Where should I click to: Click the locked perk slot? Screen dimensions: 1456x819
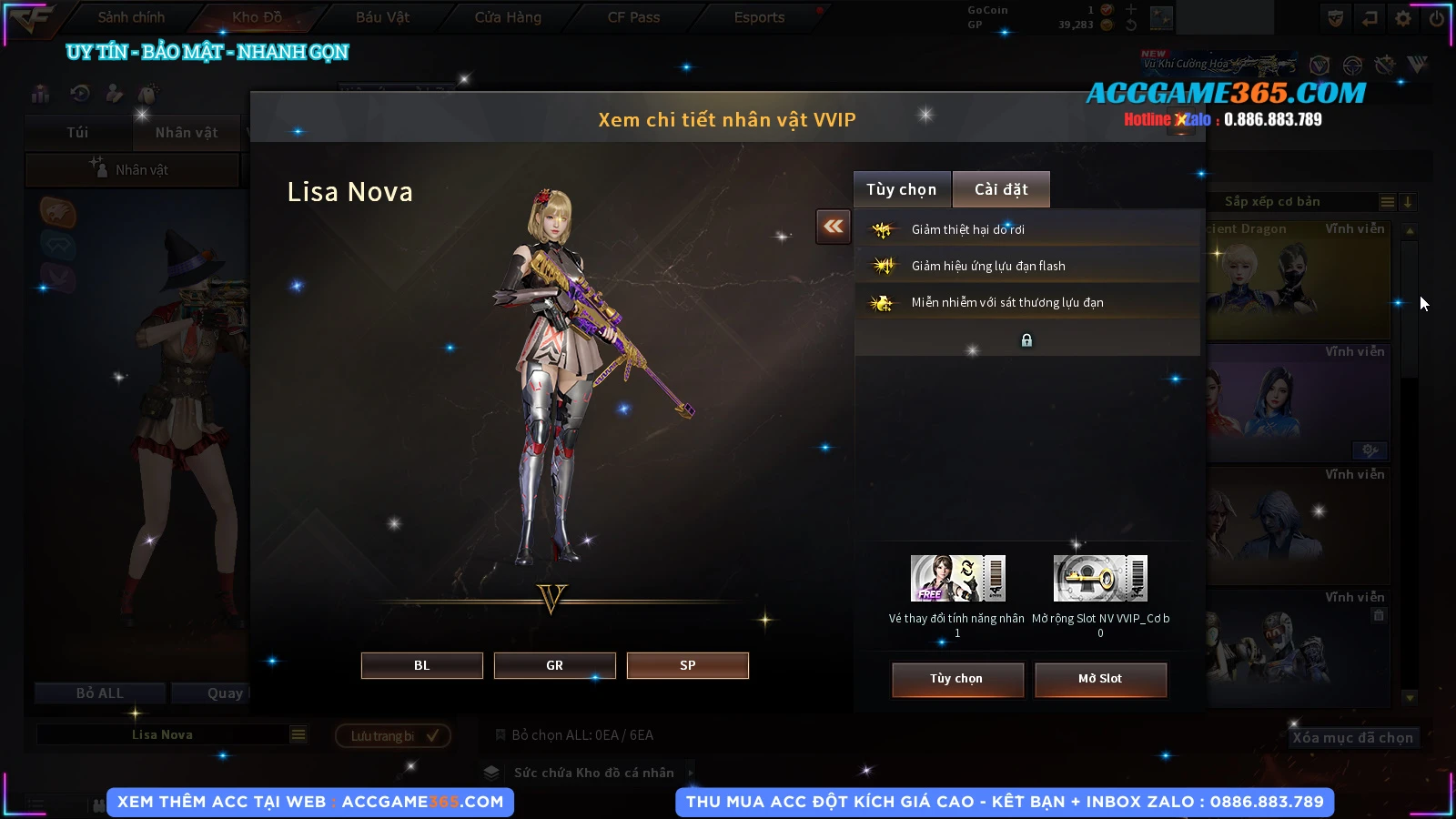(x=1026, y=340)
